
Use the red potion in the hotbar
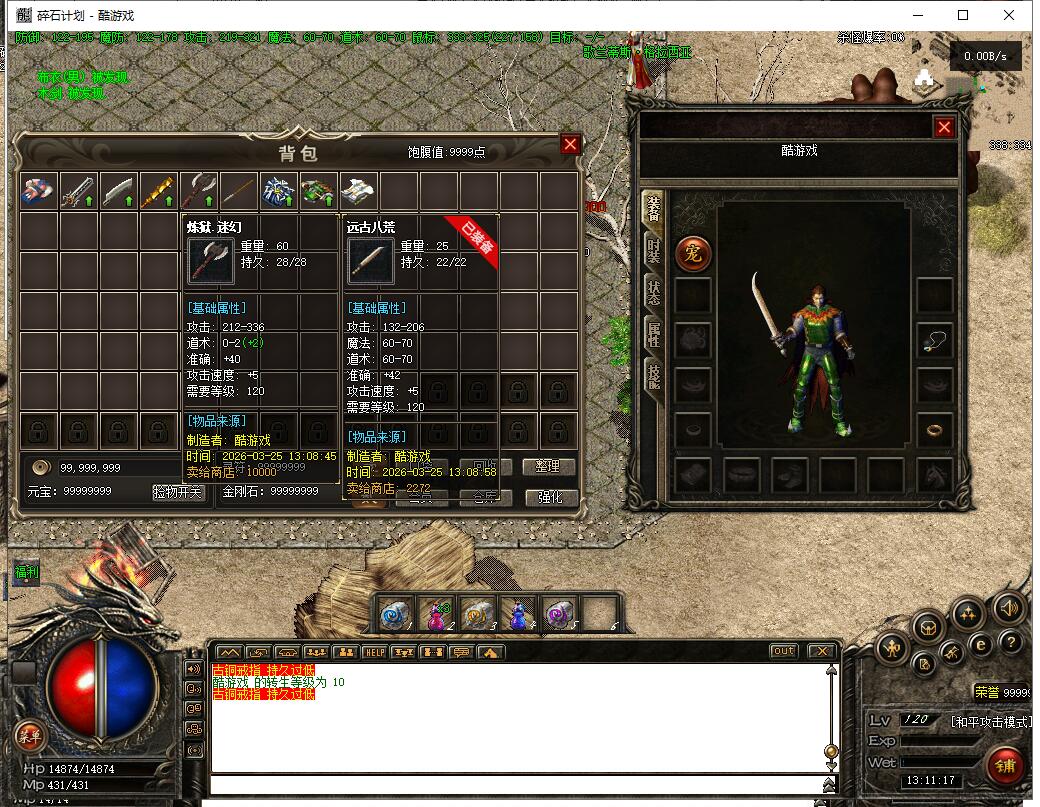pos(435,612)
